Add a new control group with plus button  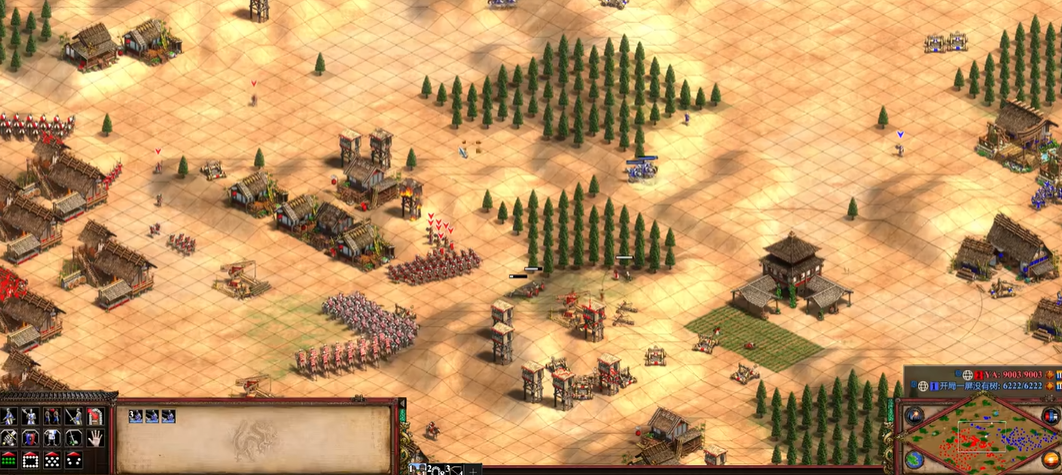click(474, 469)
